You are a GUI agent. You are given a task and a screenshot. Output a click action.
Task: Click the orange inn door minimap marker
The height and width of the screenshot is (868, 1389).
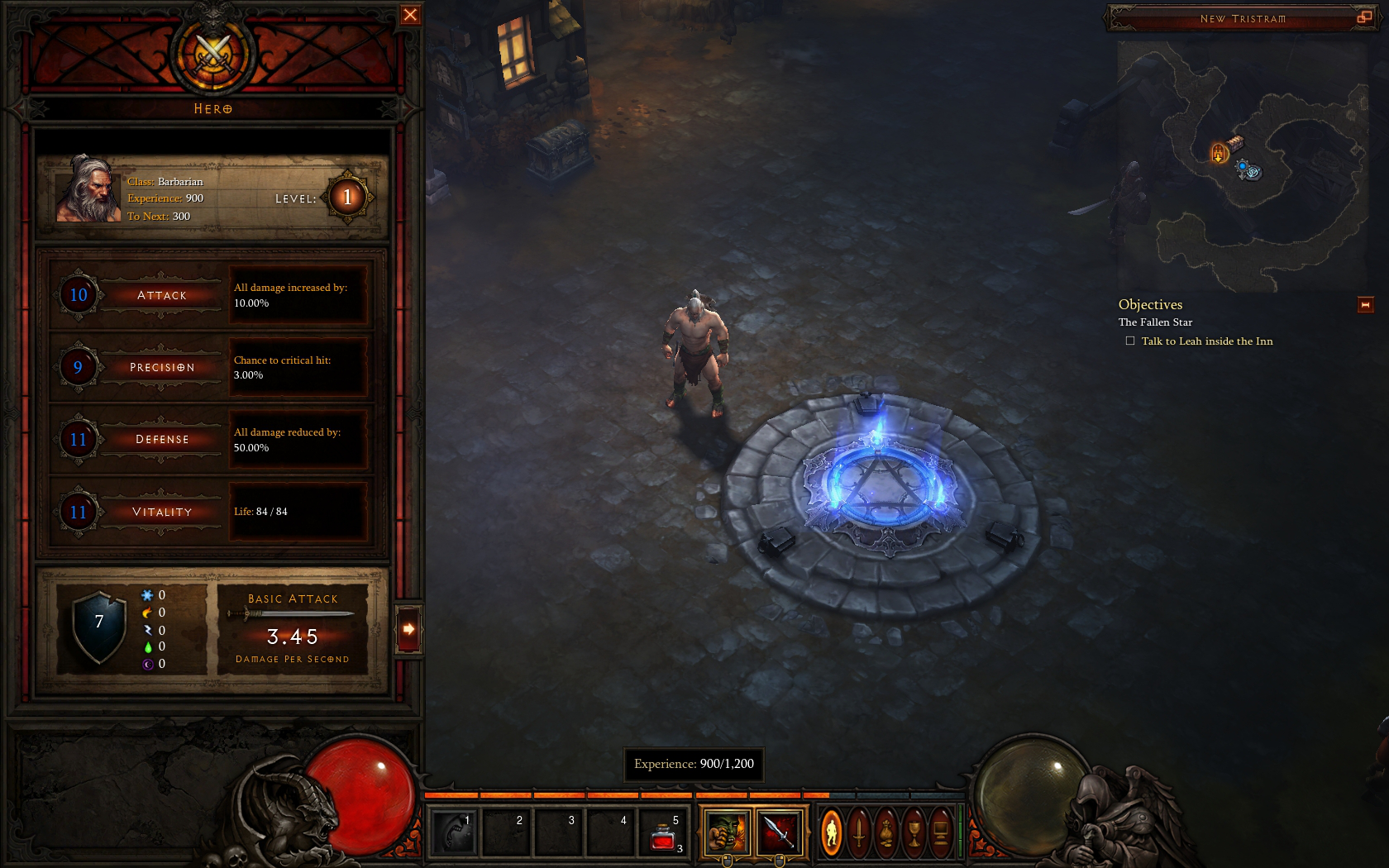click(1219, 153)
